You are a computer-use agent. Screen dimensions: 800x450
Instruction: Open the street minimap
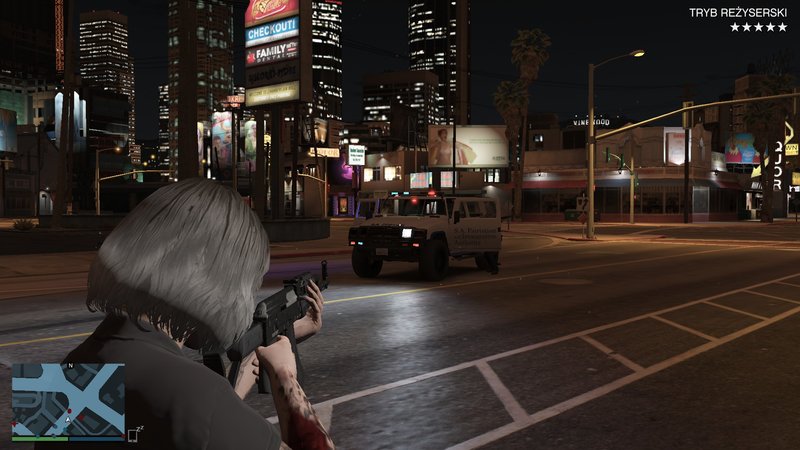coord(68,398)
